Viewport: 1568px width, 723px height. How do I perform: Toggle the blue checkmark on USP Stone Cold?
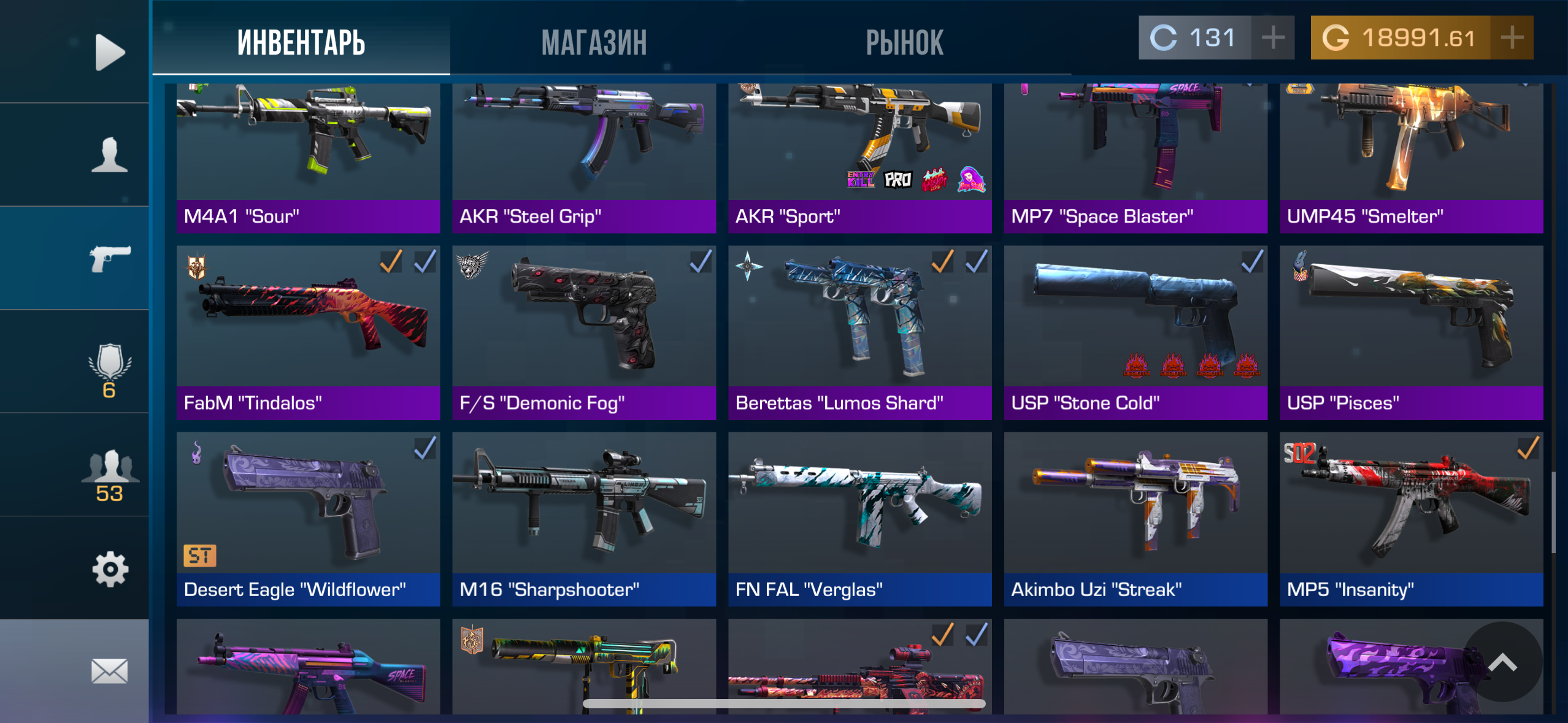[1253, 261]
